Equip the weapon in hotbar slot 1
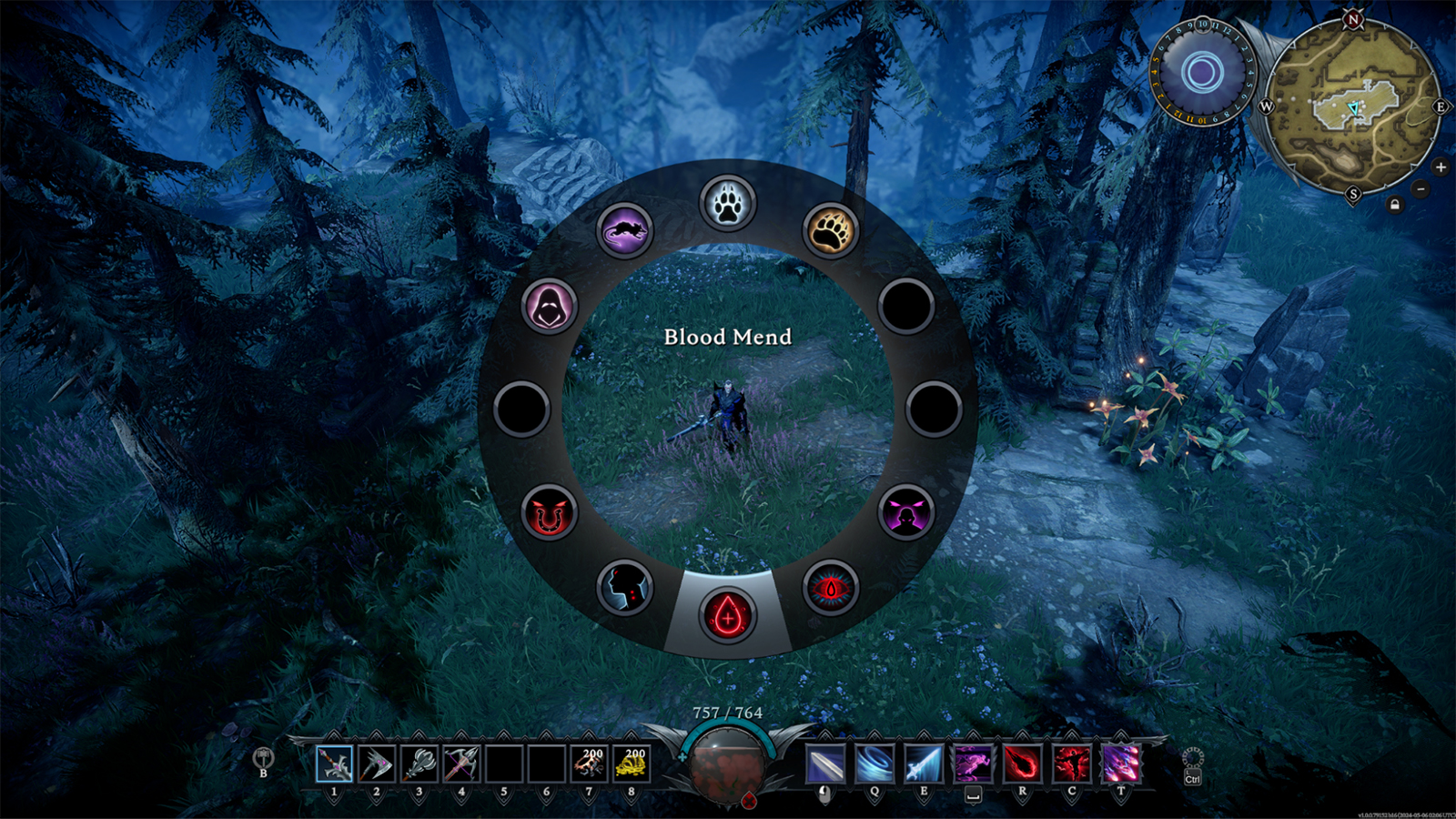 point(334,763)
